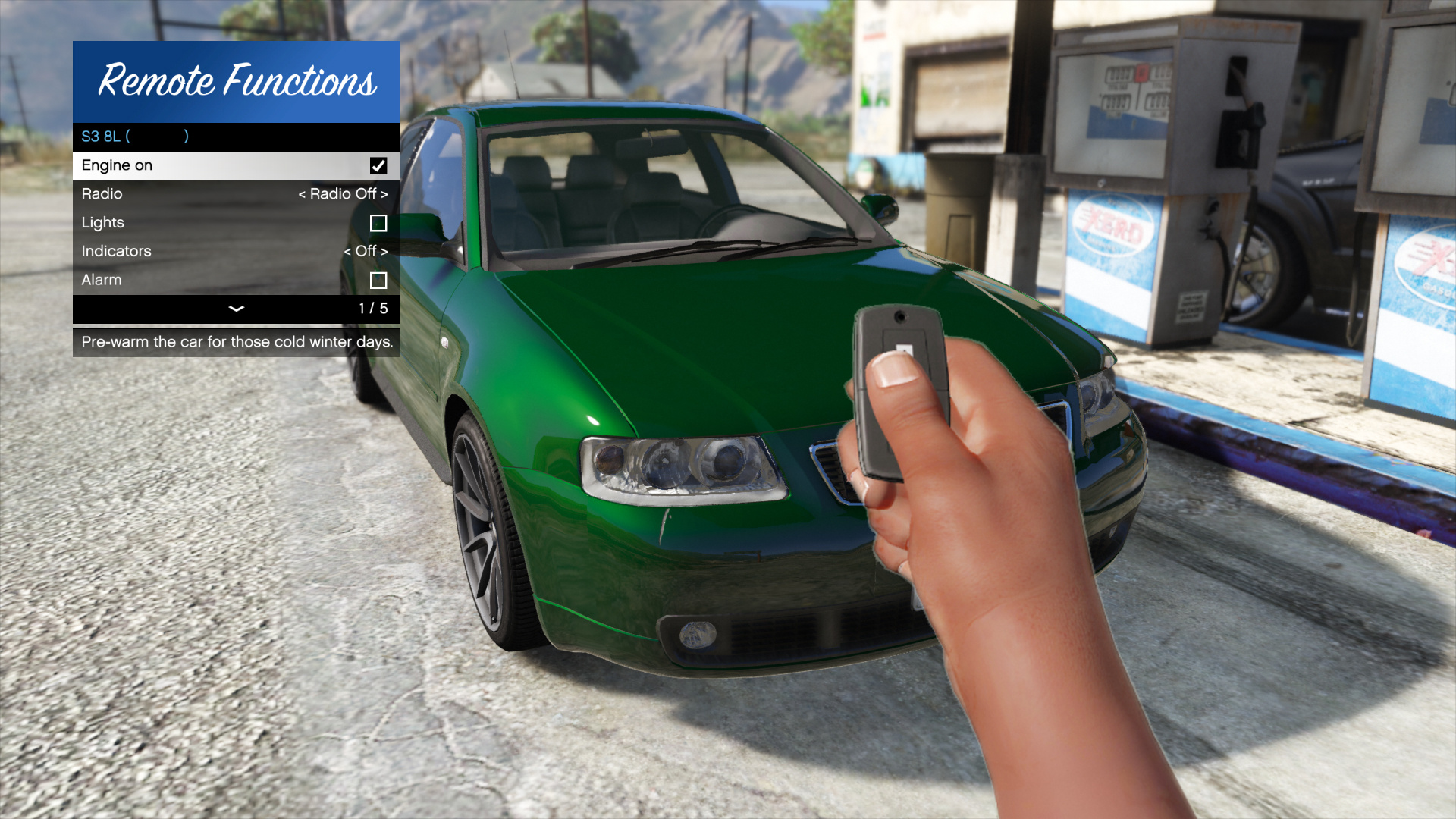Click the right arrow beside Indicators Off
The height and width of the screenshot is (819, 1456).
click(384, 251)
